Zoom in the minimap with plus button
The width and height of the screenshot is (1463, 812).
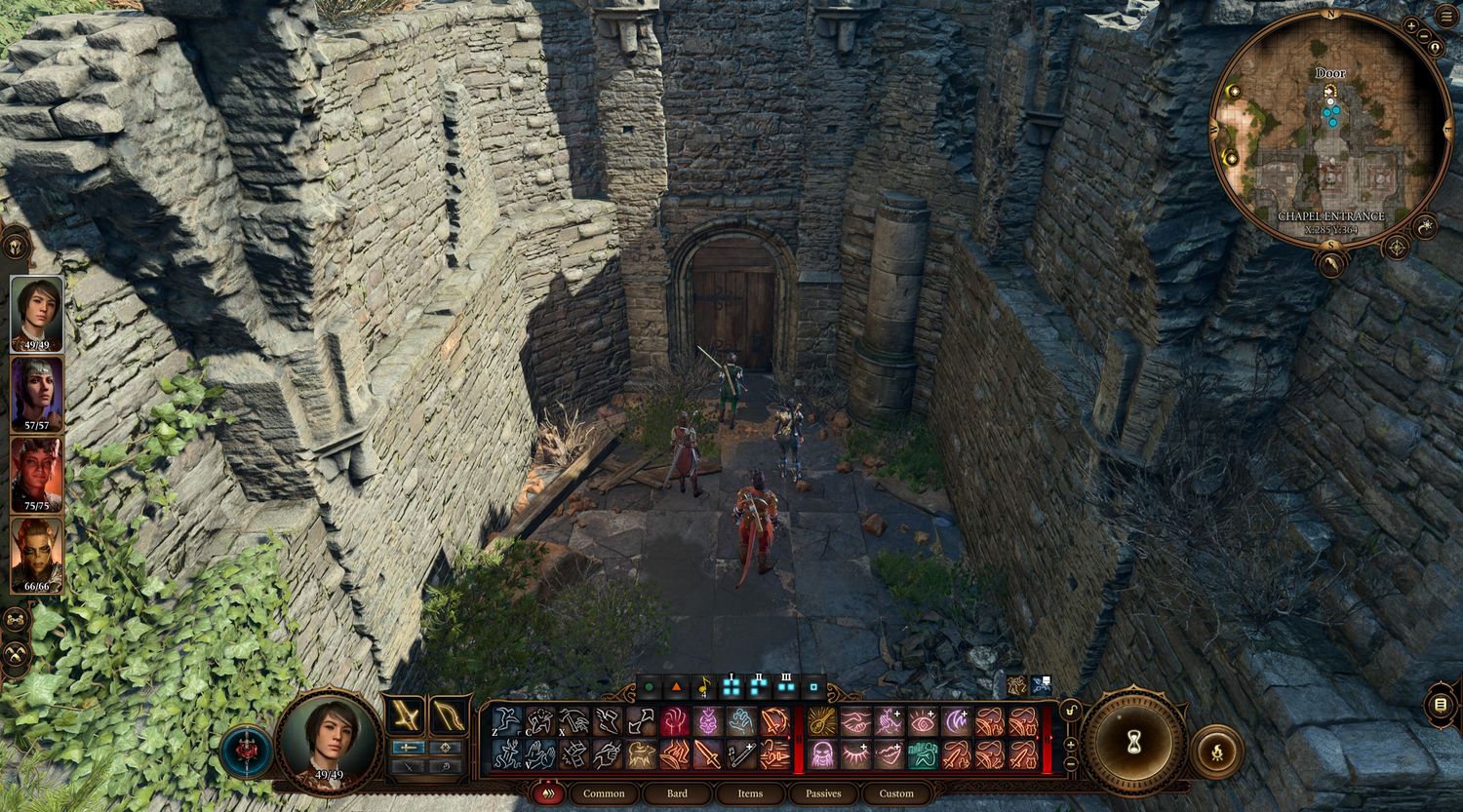(1411, 25)
